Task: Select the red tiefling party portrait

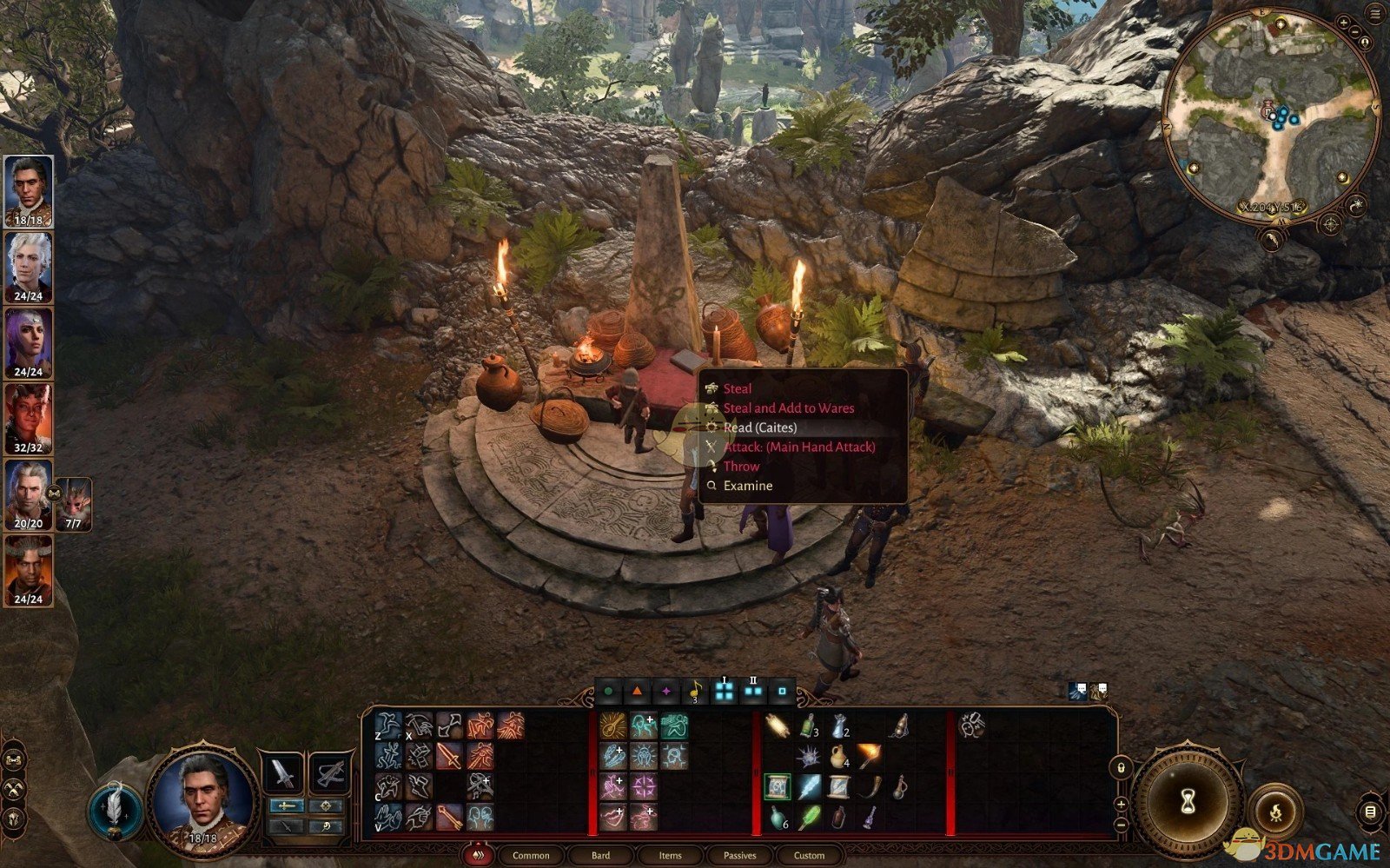Action: 29,419
